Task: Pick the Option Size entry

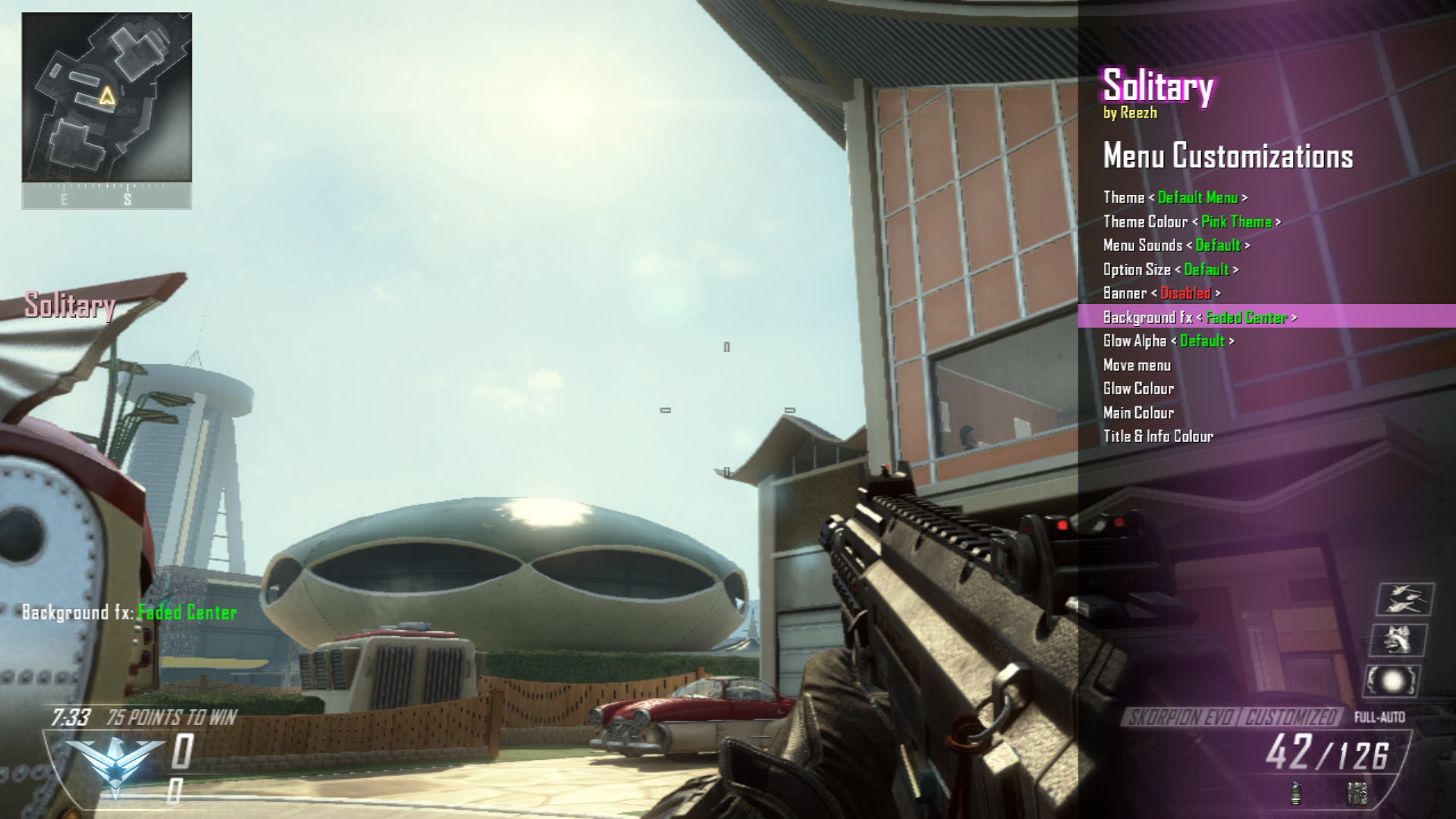Action: click(x=1170, y=270)
